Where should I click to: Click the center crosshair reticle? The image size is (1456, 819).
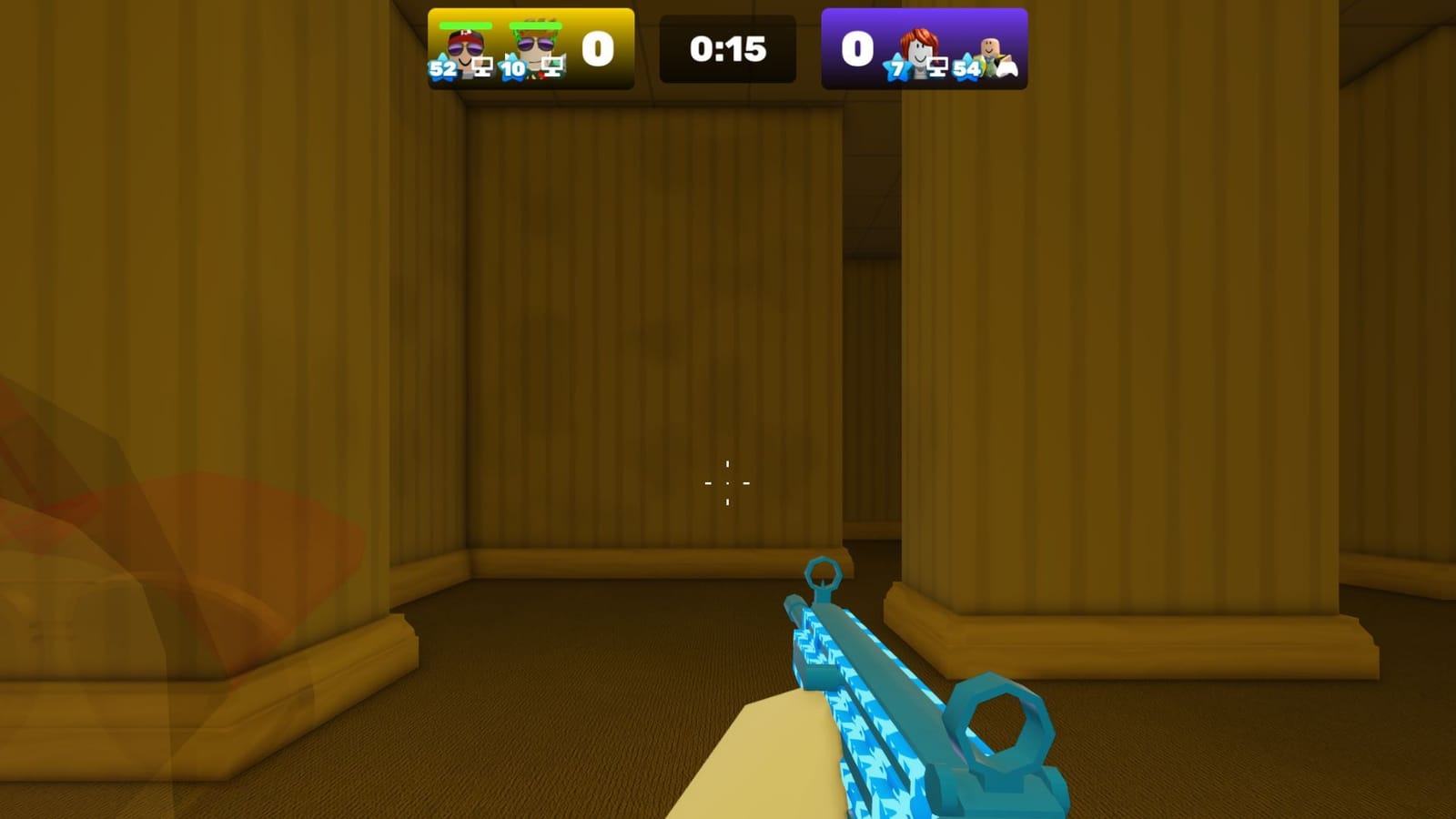tap(727, 484)
